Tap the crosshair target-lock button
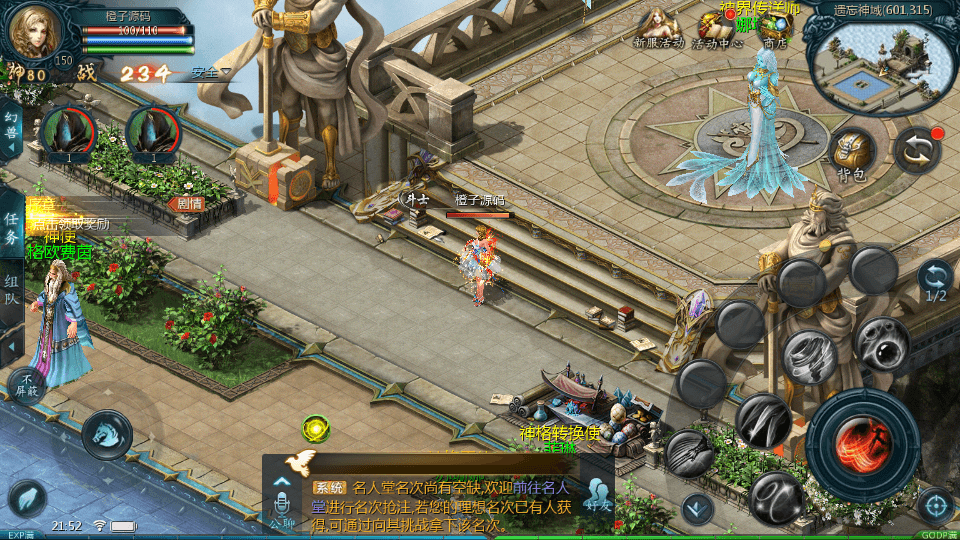The image size is (960, 540). pyautogui.click(x=935, y=505)
